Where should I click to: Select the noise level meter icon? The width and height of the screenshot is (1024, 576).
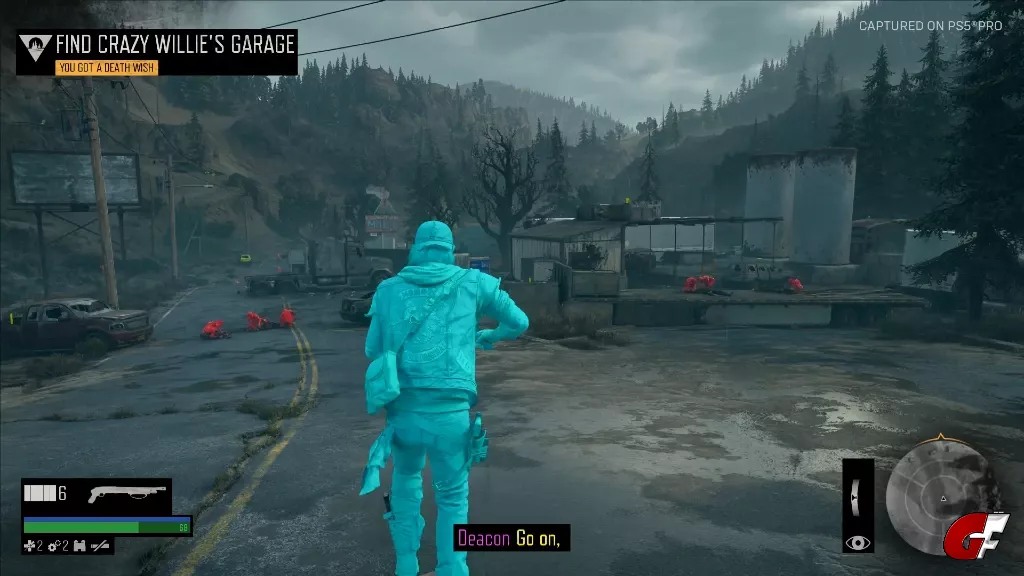857,494
